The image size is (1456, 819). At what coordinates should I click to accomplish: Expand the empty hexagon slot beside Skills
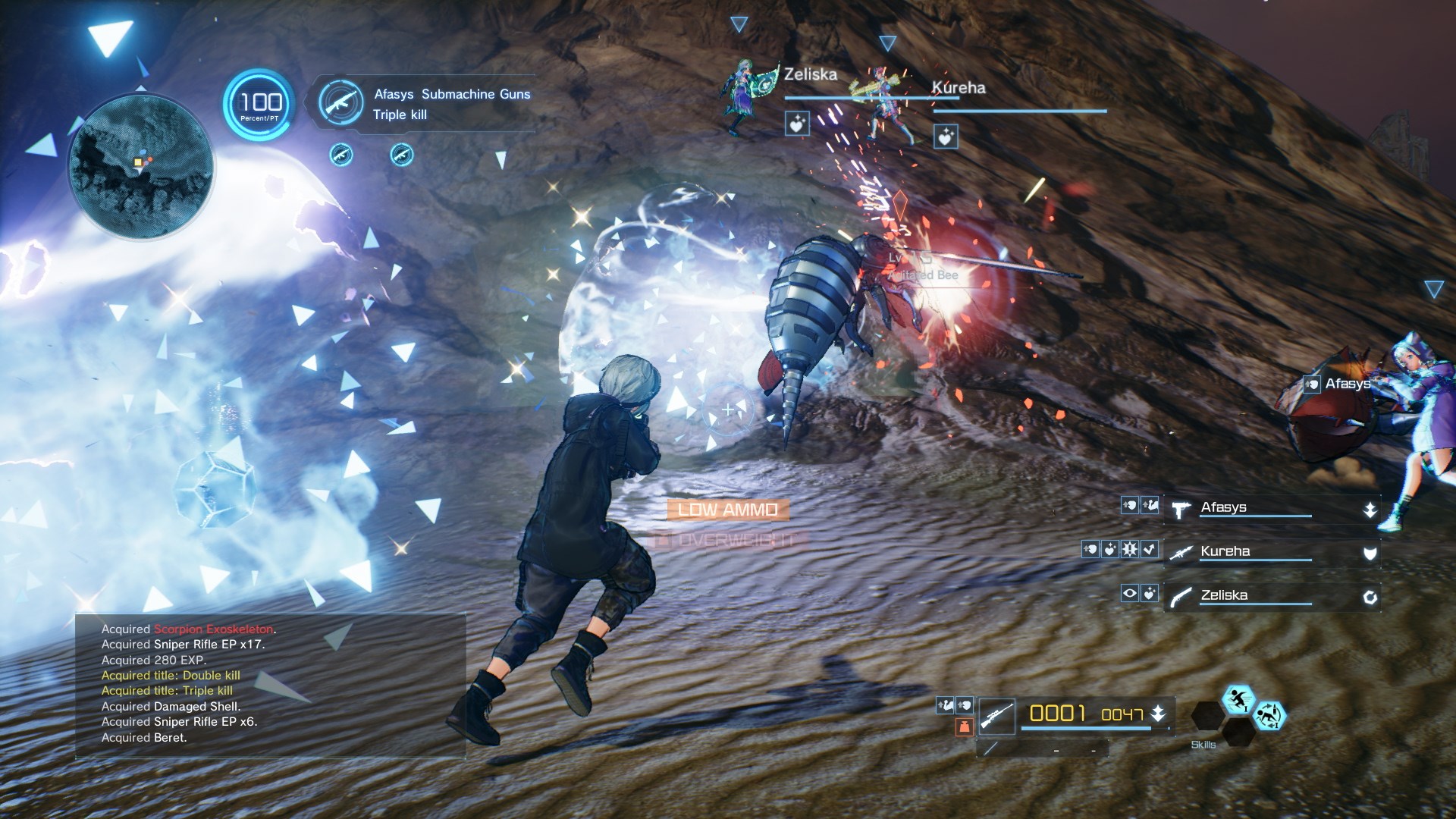1207,717
